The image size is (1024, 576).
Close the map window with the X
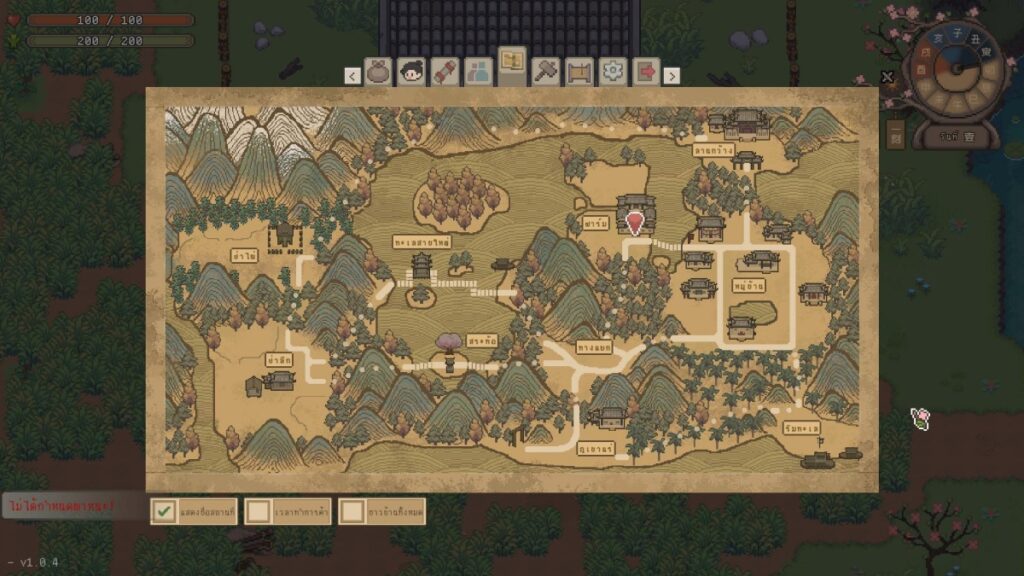point(887,77)
